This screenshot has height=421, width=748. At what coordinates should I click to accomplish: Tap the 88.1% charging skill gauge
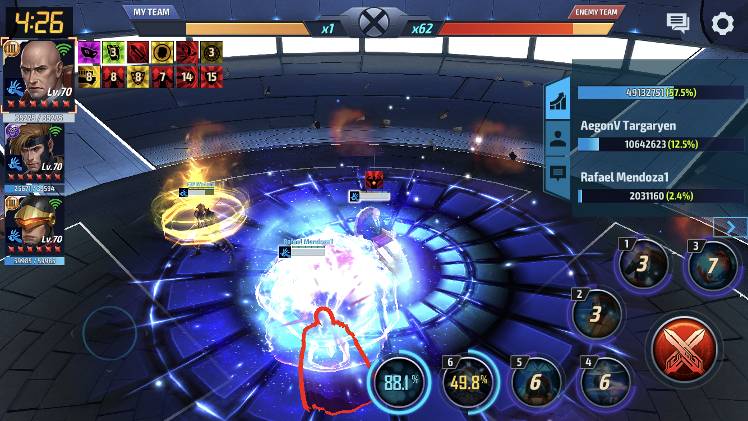coord(400,381)
